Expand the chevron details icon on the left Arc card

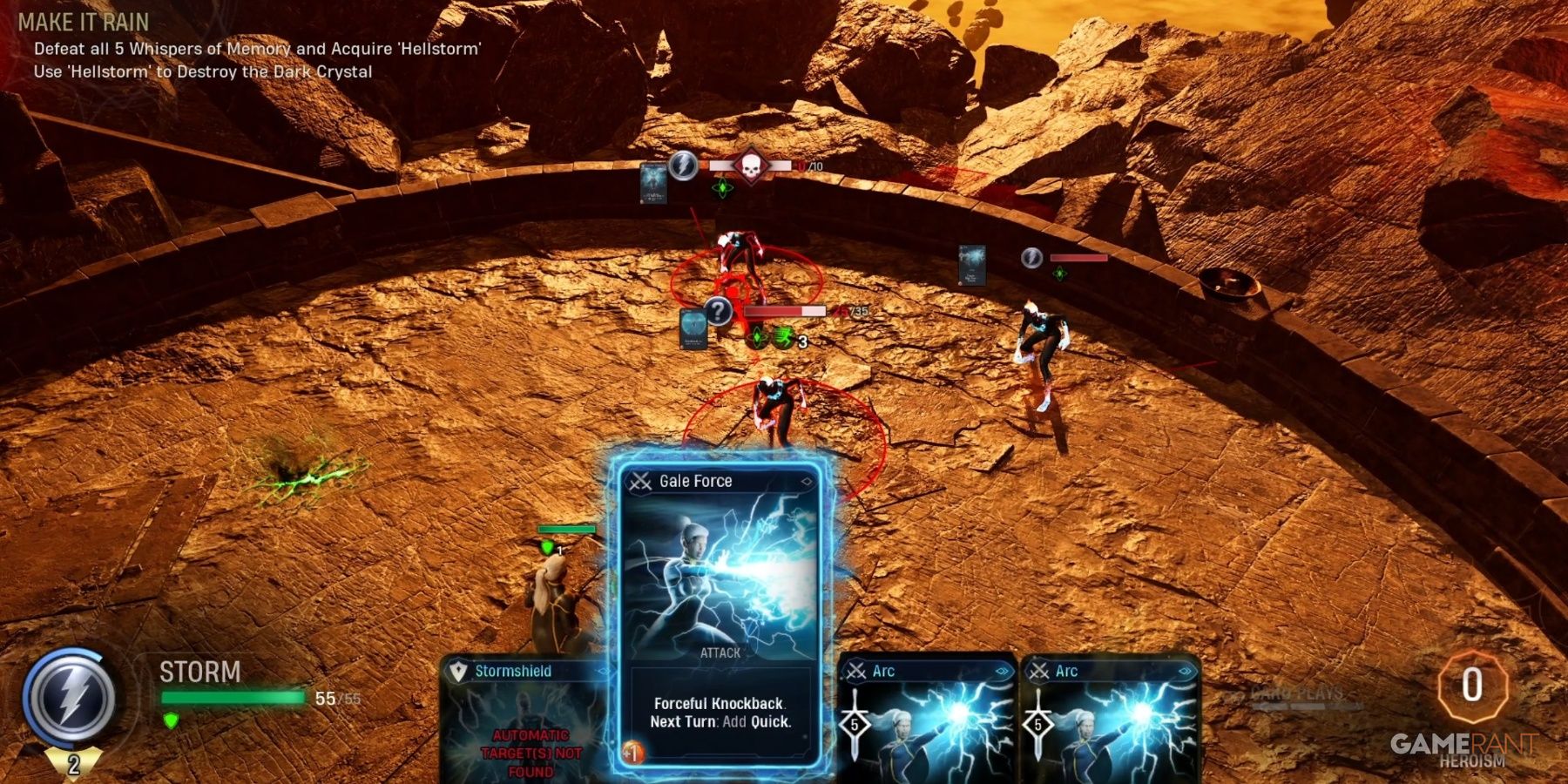(x=1003, y=671)
